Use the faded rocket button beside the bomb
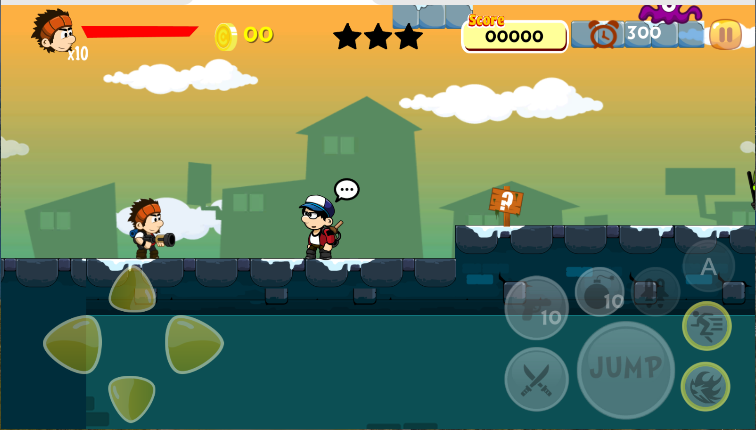Viewport: 756px width, 430px height. [655, 291]
